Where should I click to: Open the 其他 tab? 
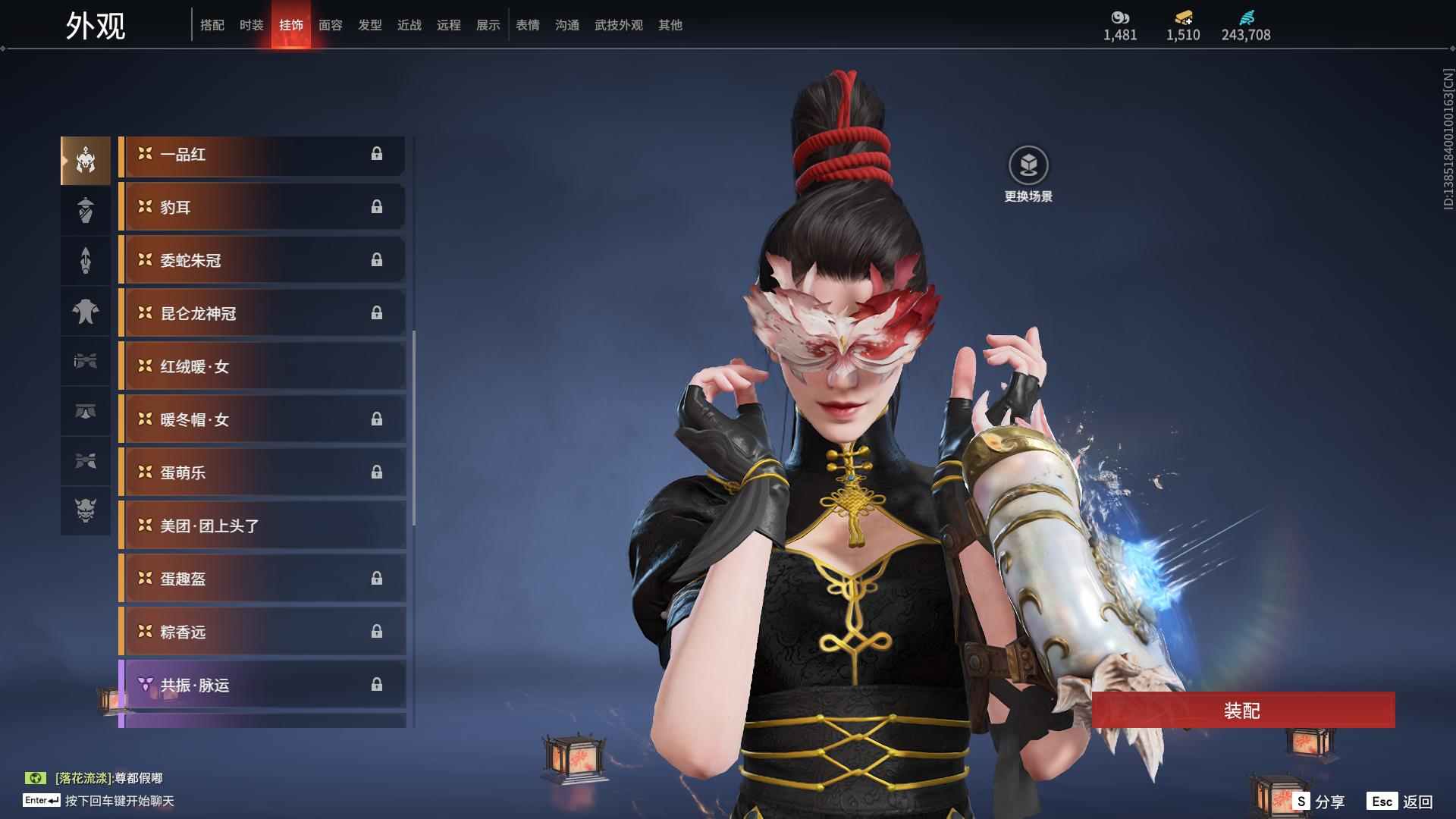[x=670, y=25]
